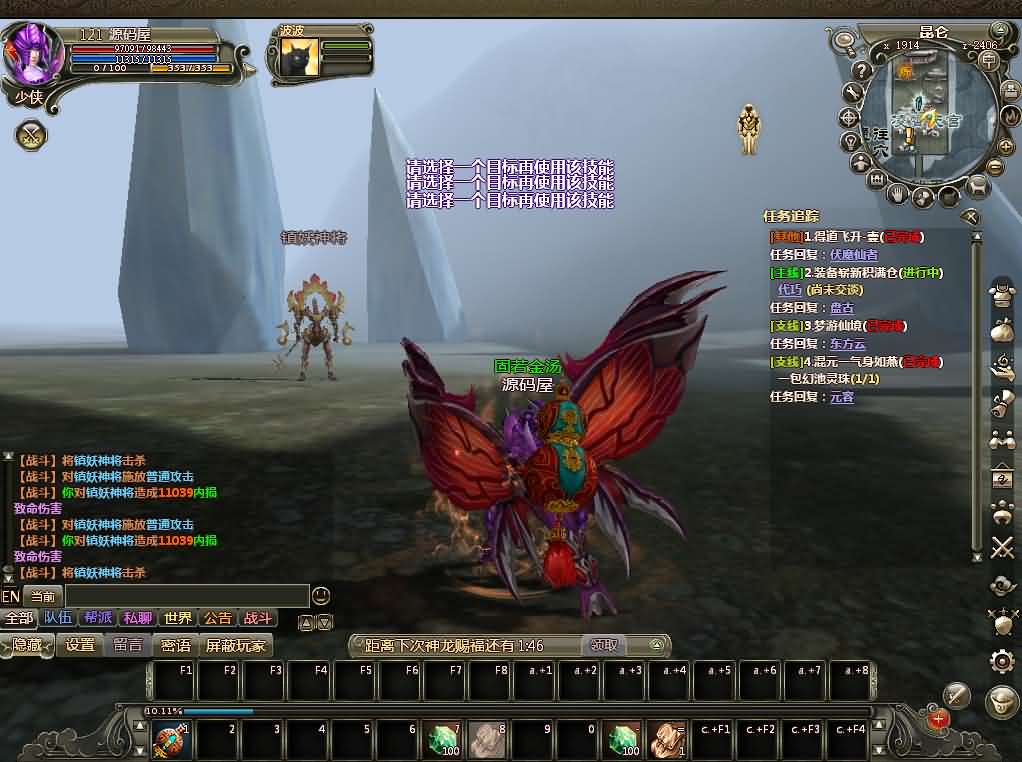Click the 设置 chat settings button
Image resolution: width=1022 pixels, height=762 pixels.
pyautogui.click(x=80, y=645)
